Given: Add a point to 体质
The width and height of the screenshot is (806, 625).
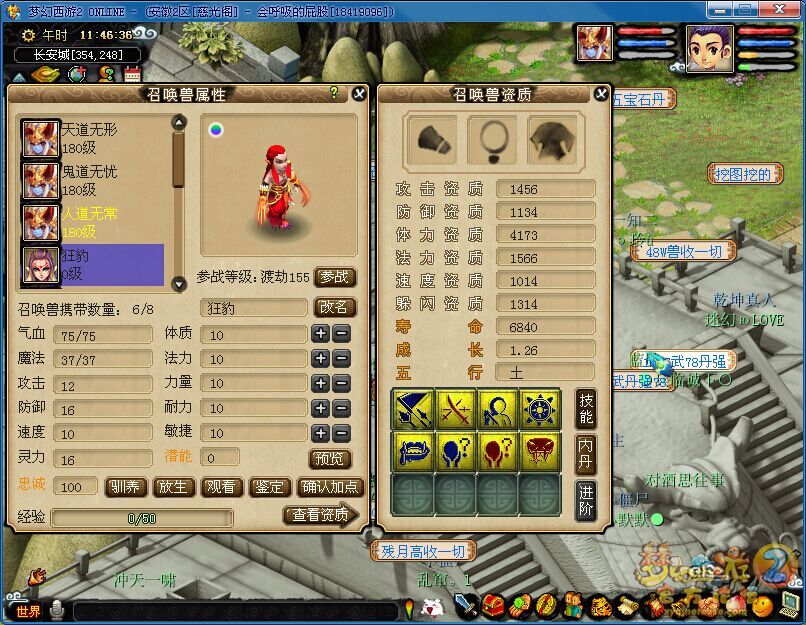Looking at the screenshot, I should pyautogui.click(x=320, y=334).
